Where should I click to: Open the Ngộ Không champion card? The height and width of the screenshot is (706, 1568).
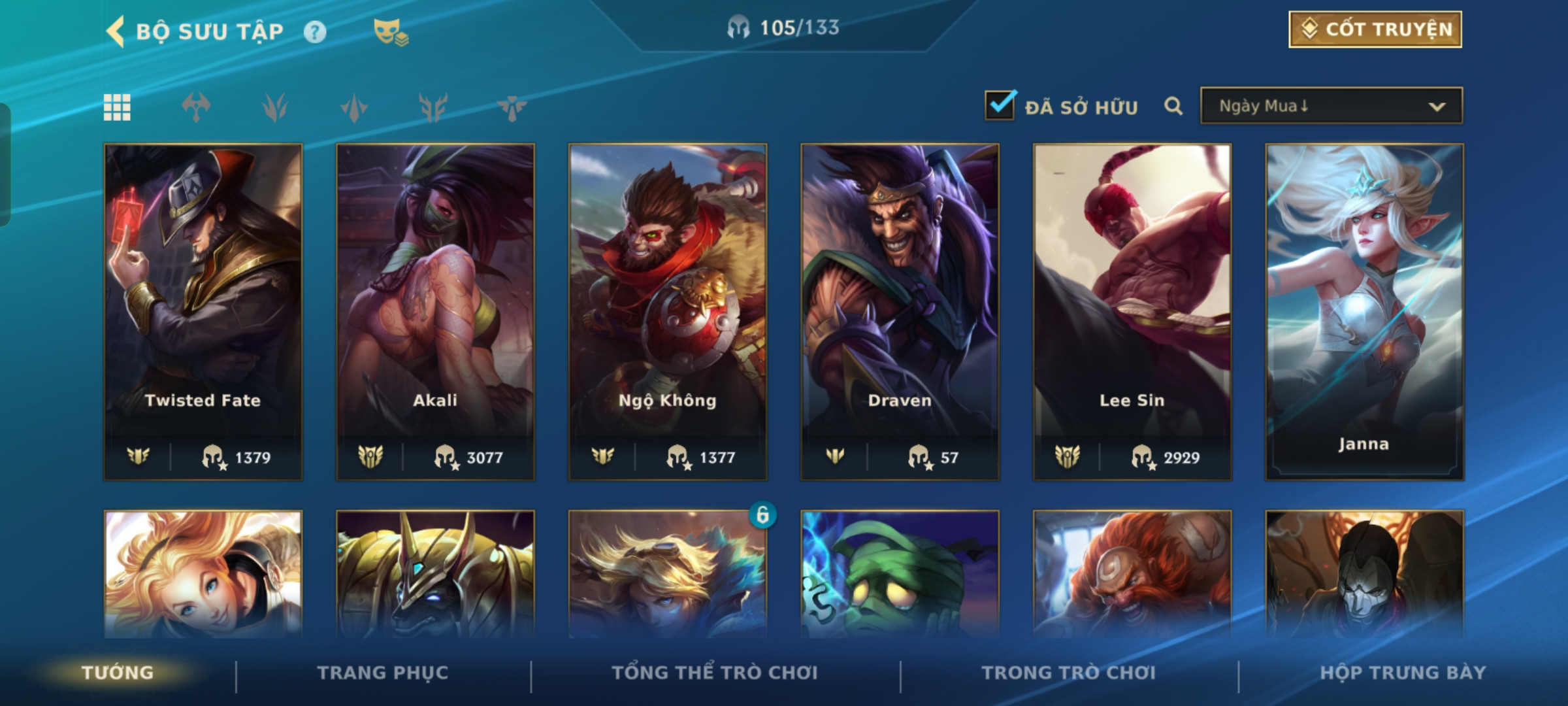[x=668, y=312]
